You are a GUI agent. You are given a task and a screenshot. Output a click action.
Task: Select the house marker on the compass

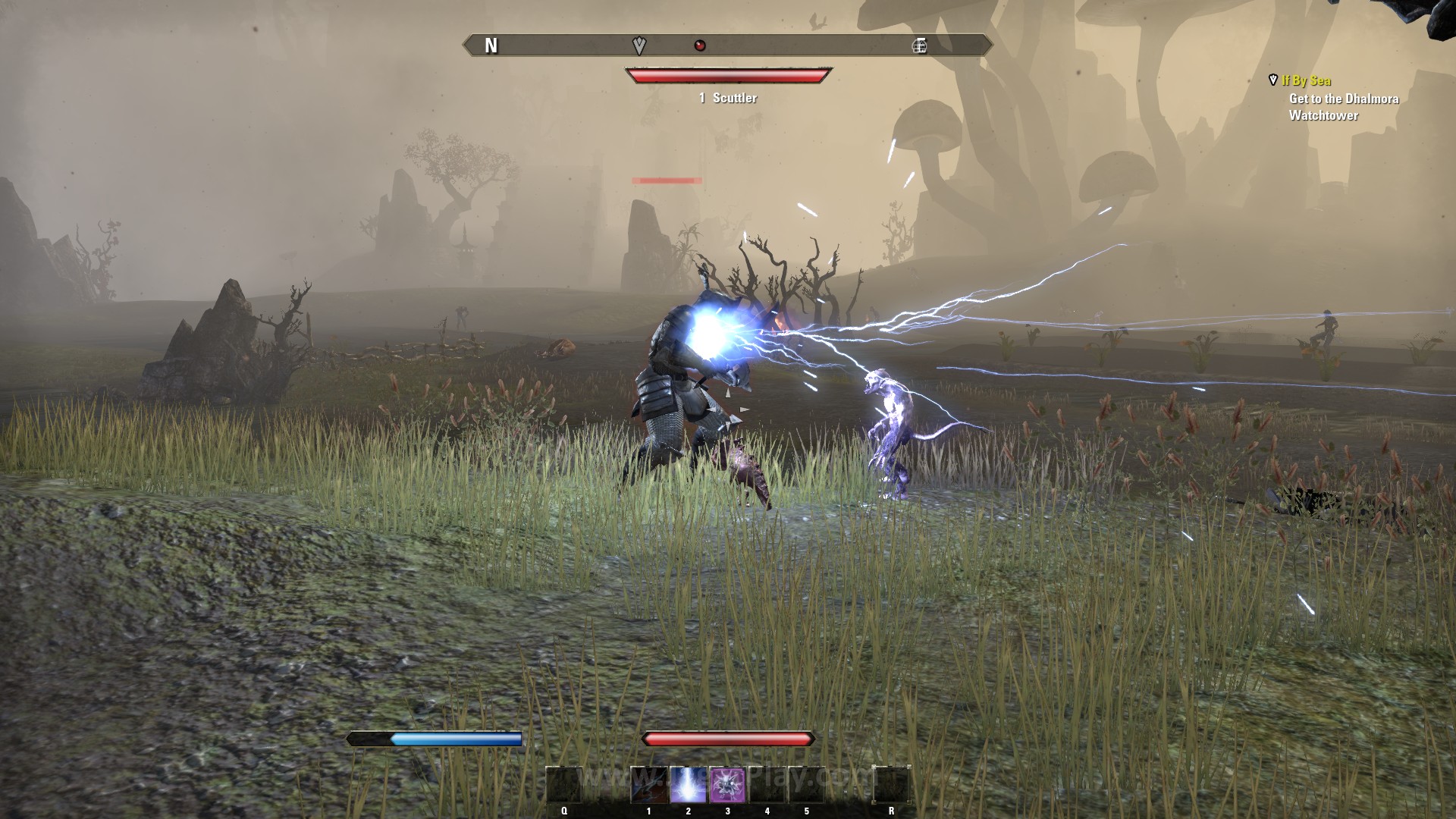pos(919,45)
